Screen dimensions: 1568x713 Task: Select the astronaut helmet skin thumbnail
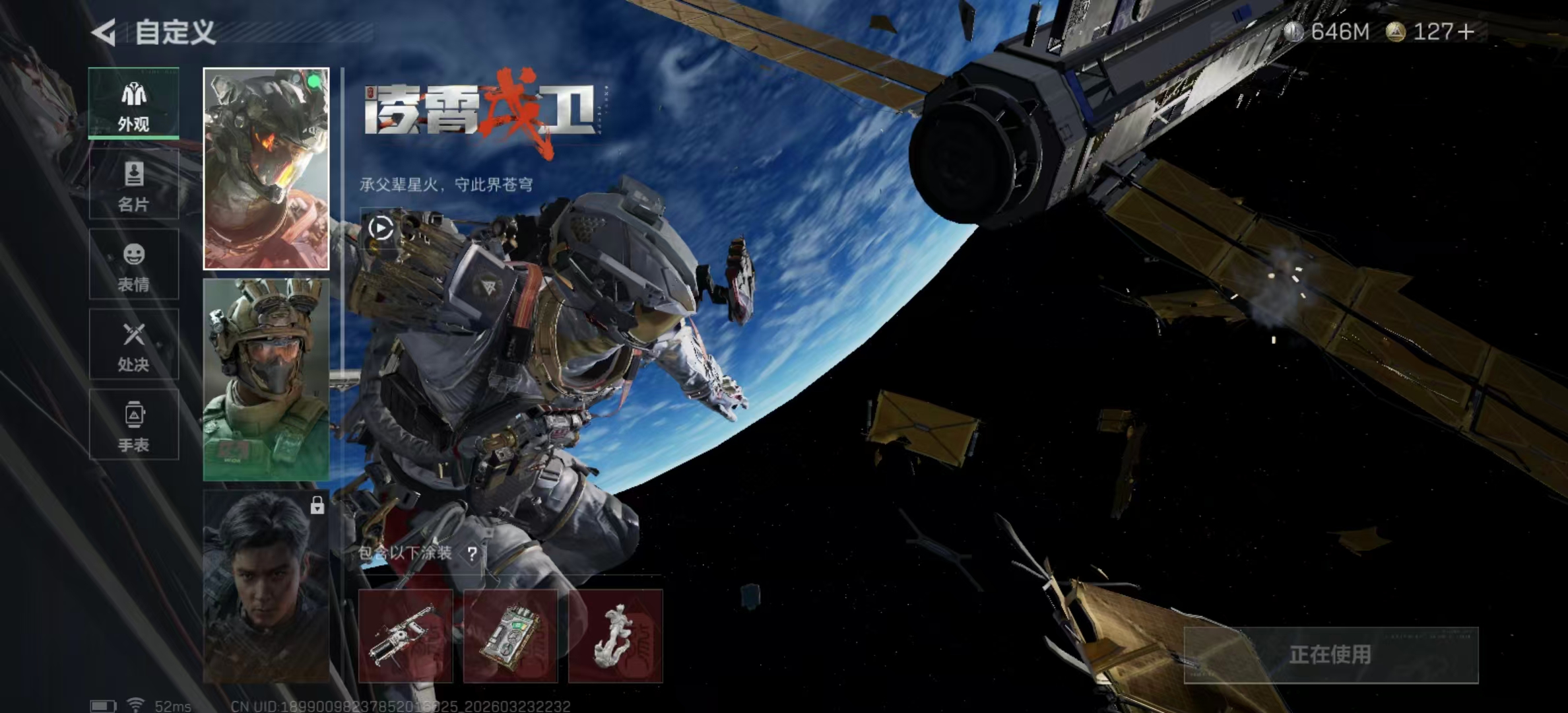(266, 169)
